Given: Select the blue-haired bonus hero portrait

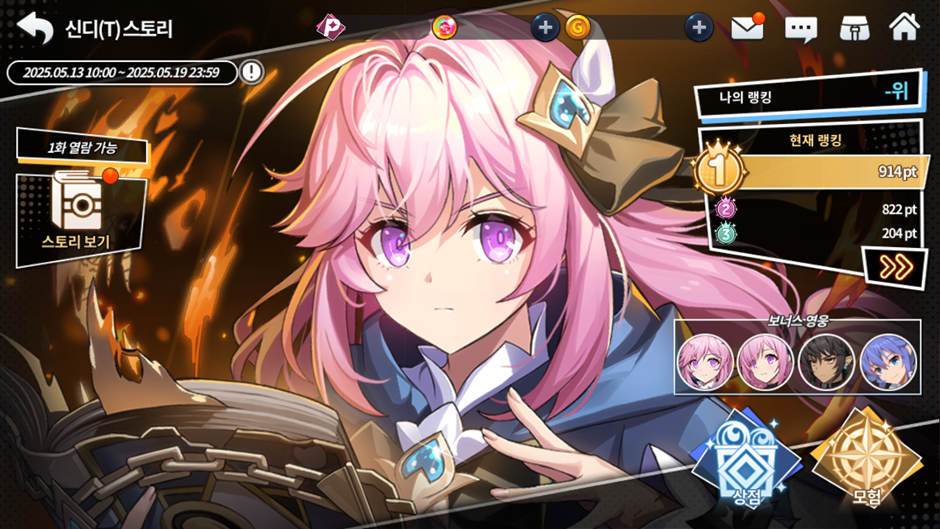Looking at the screenshot, I should coord(887,362).
